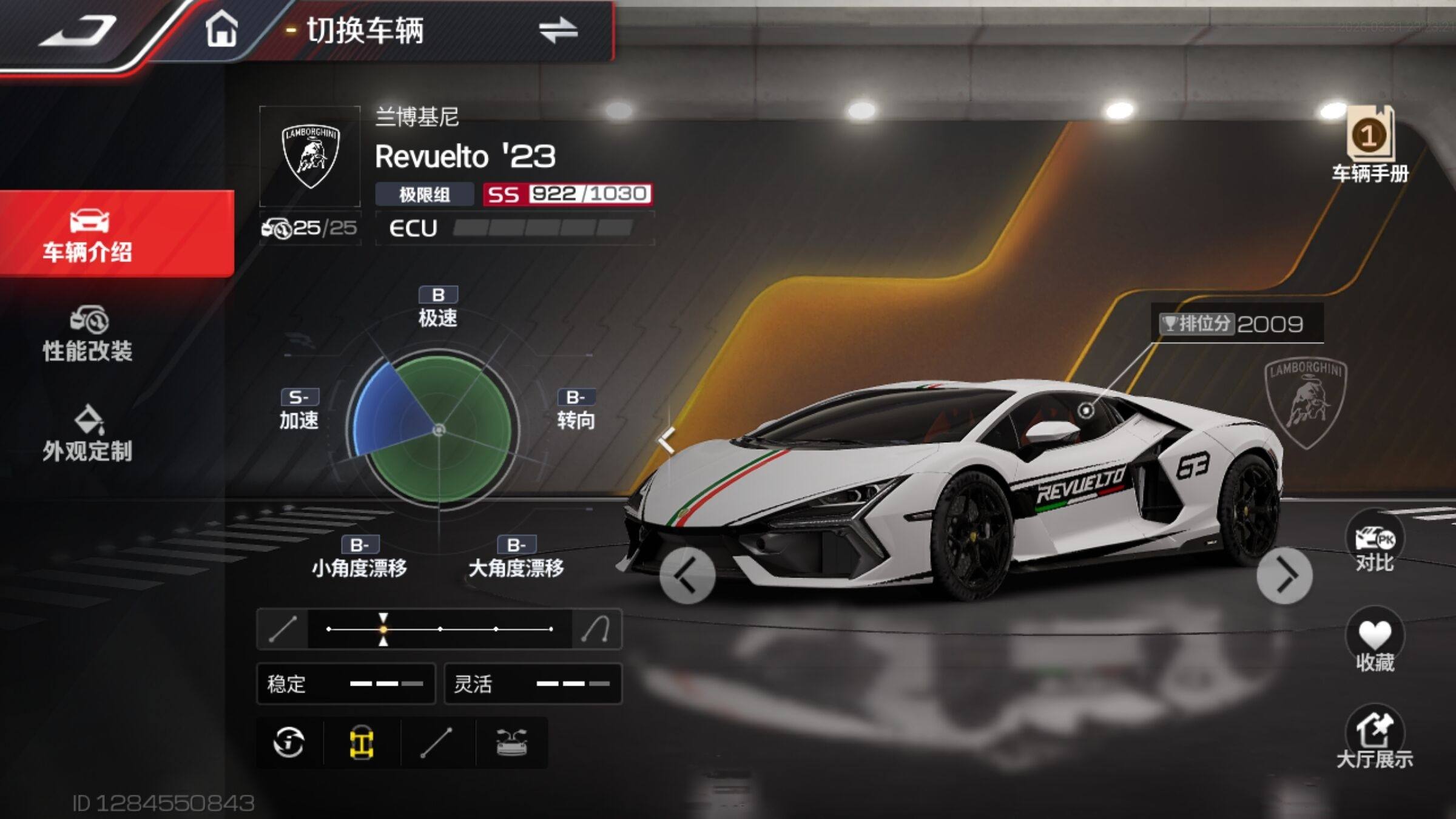Open the 25/25 tuning parts indicator

pos(310,228)
